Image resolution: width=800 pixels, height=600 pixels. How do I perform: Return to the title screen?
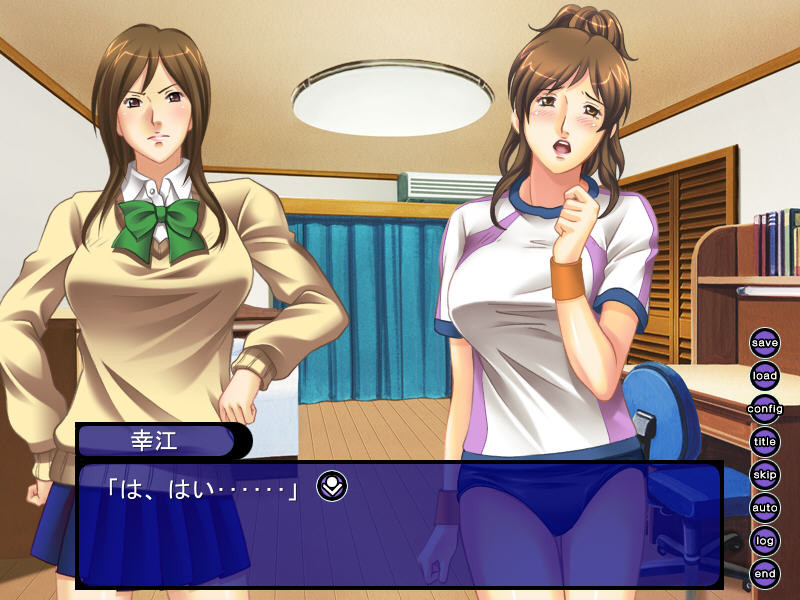(765, 441)
